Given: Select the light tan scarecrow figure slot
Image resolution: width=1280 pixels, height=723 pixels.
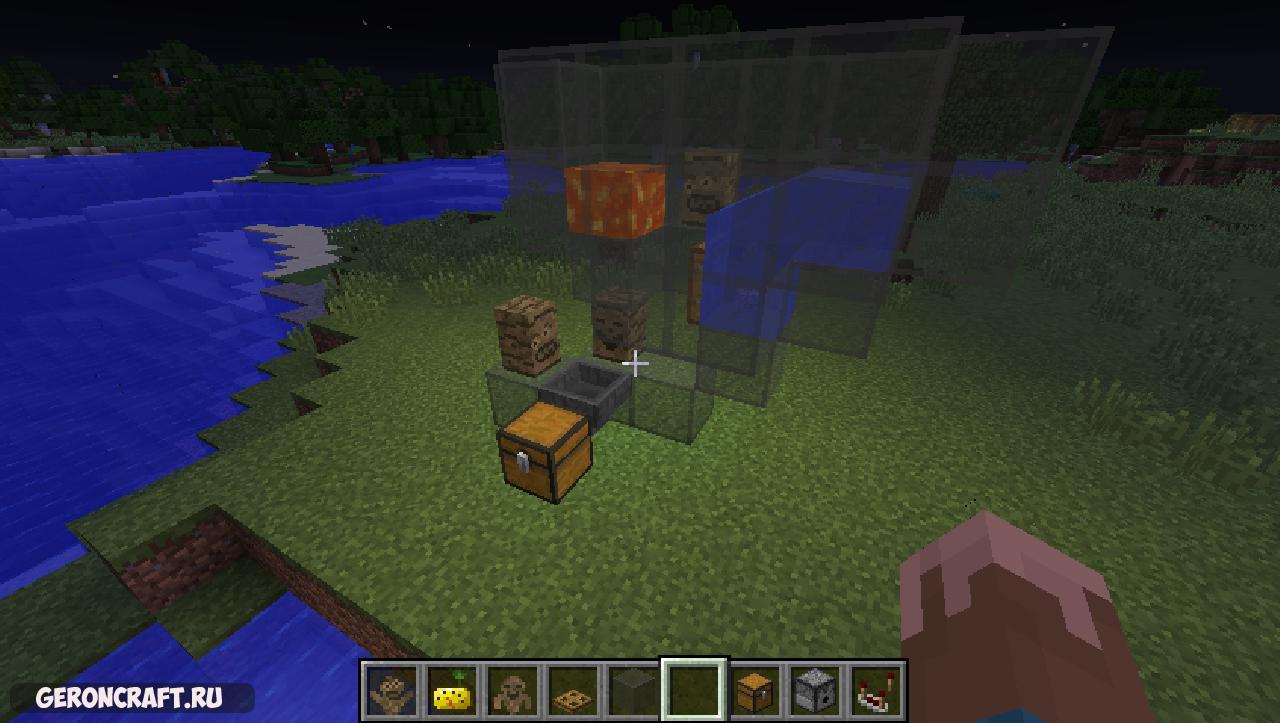Looking at the screenshot, I should pyautogui.click(x=392, y=690).
